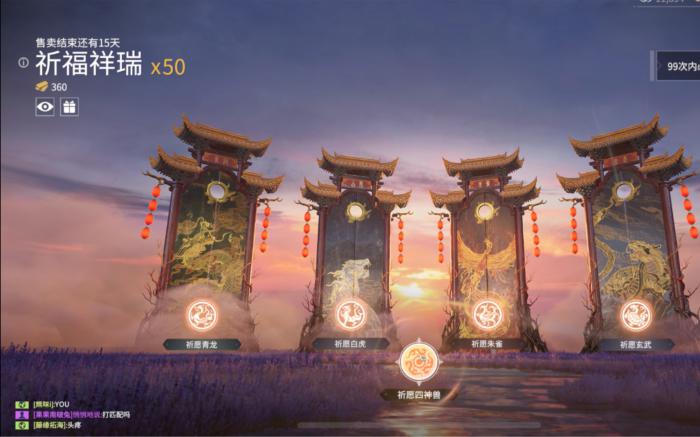Activate the 祈愿玄武 Black Tortoise wish
Viewport: 700px width, 437px height.
pos(636,316)
